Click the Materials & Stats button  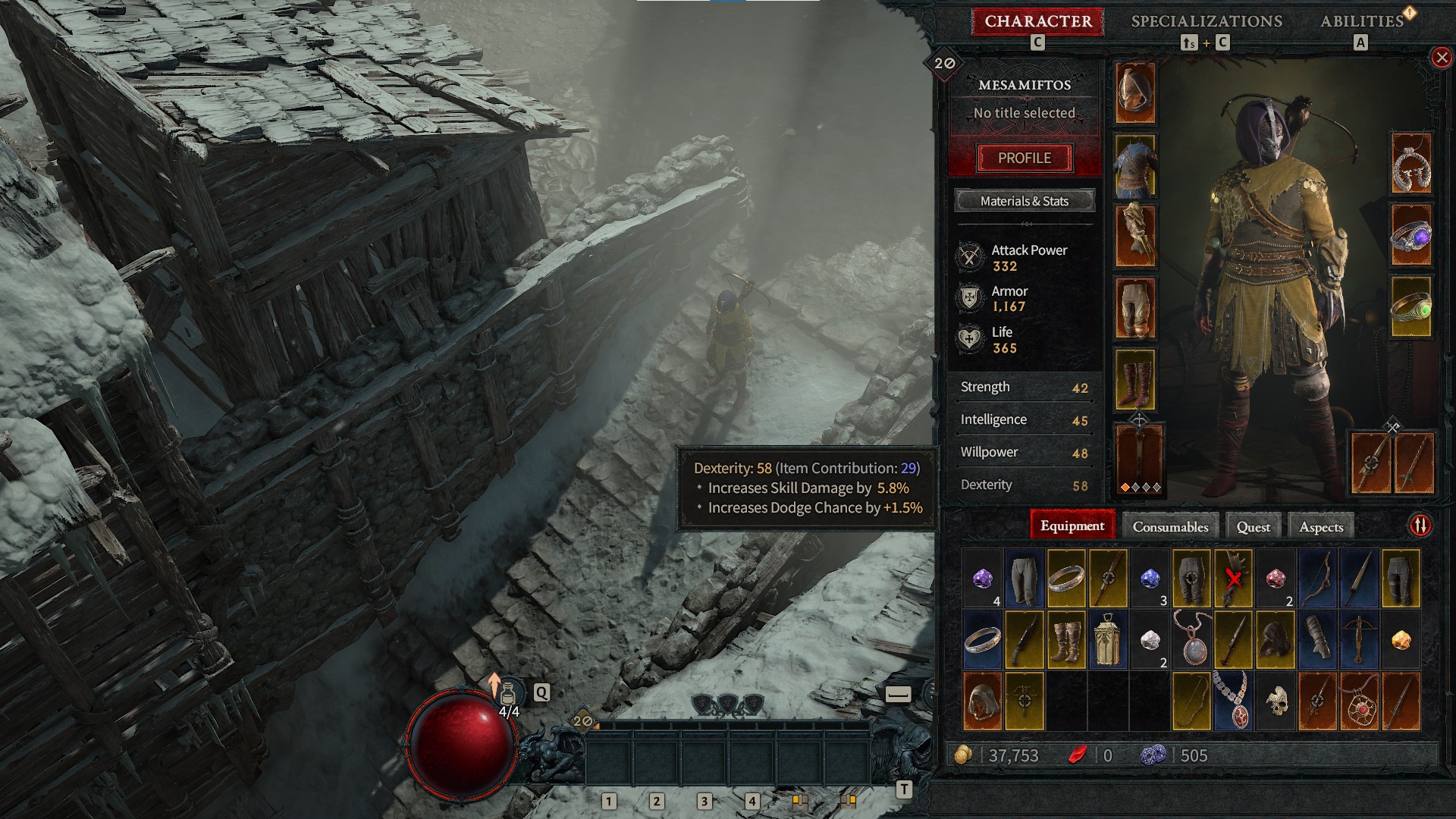[1024, 201]
